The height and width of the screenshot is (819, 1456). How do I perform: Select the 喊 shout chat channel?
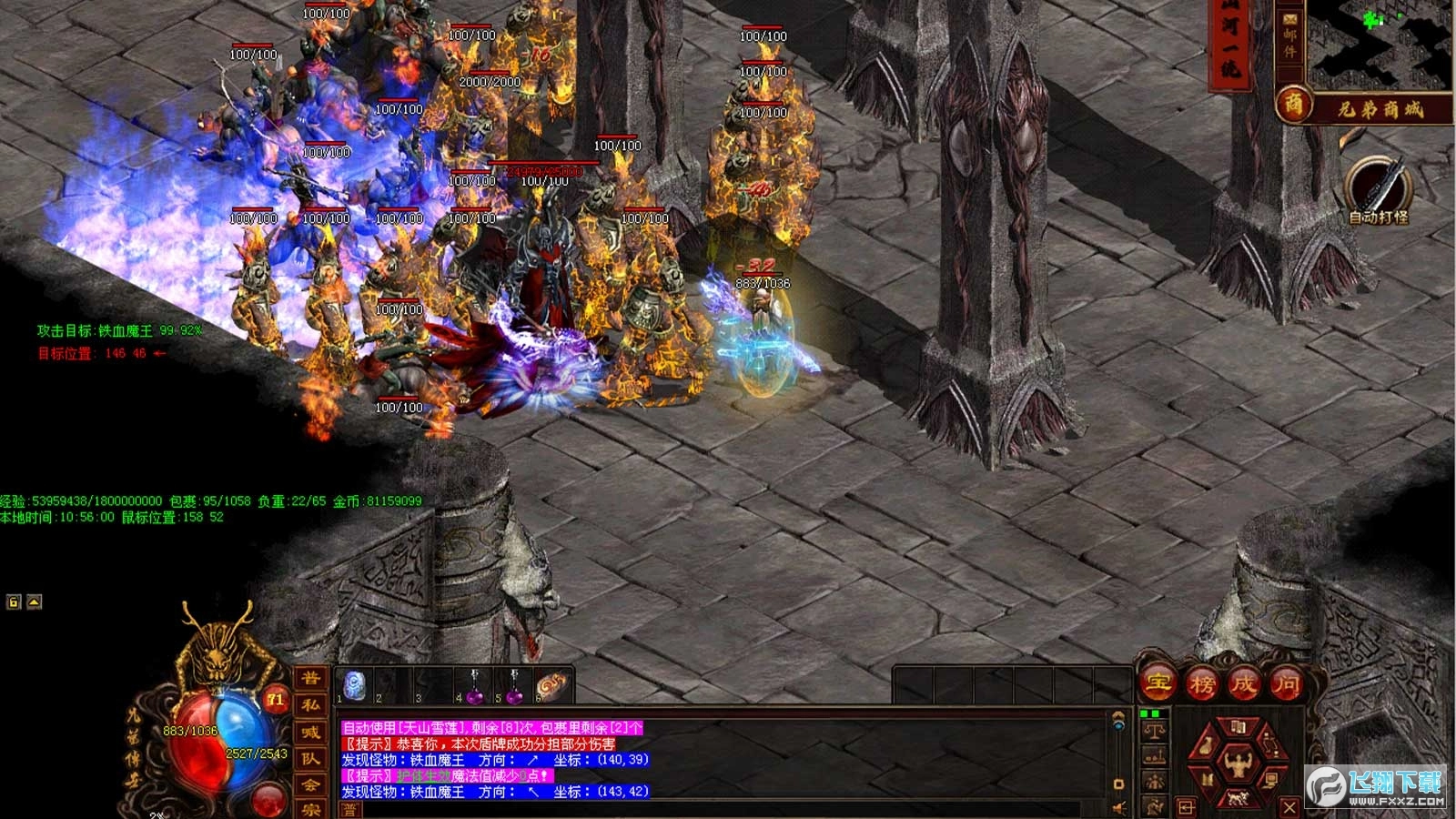(x=310, y=733)
